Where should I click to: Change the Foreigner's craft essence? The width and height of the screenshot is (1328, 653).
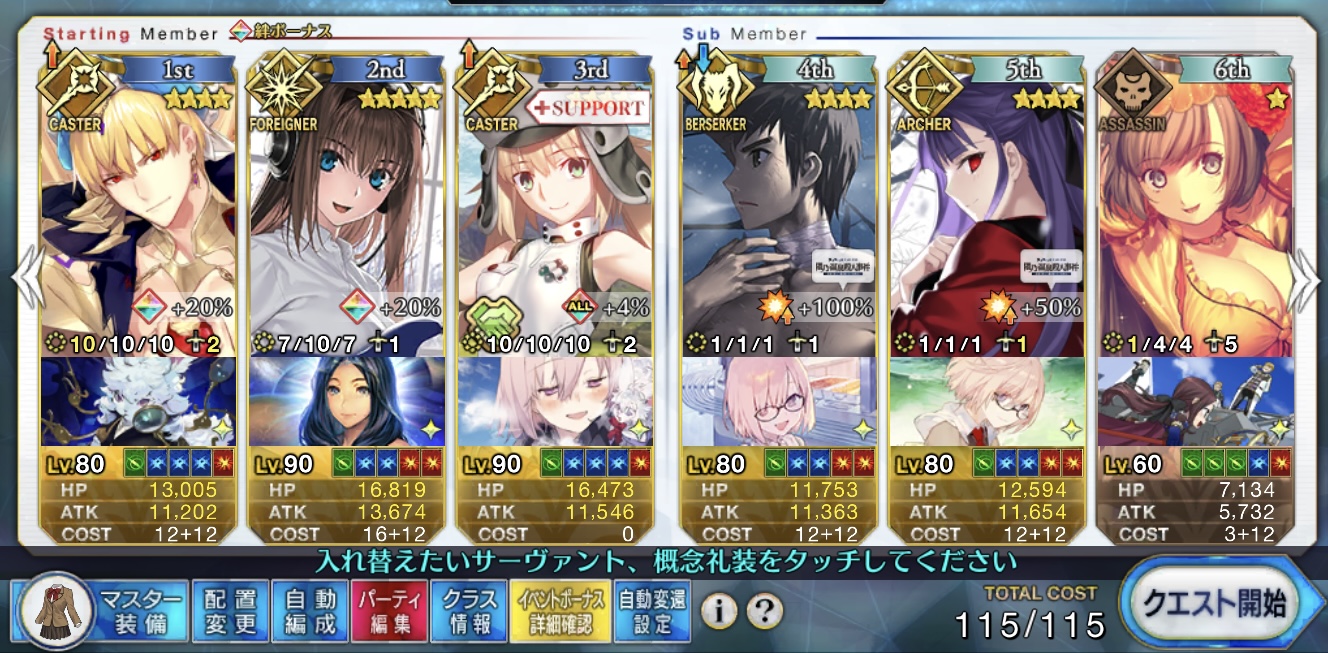point(347,401)
